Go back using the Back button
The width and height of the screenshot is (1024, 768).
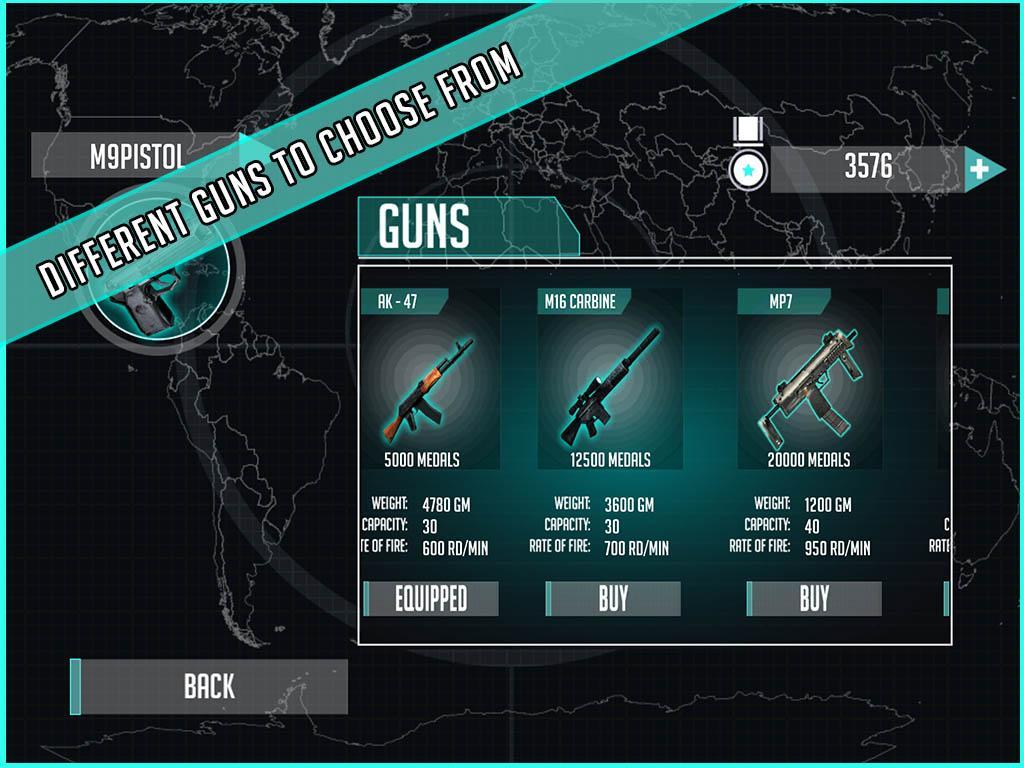point(209,686)
